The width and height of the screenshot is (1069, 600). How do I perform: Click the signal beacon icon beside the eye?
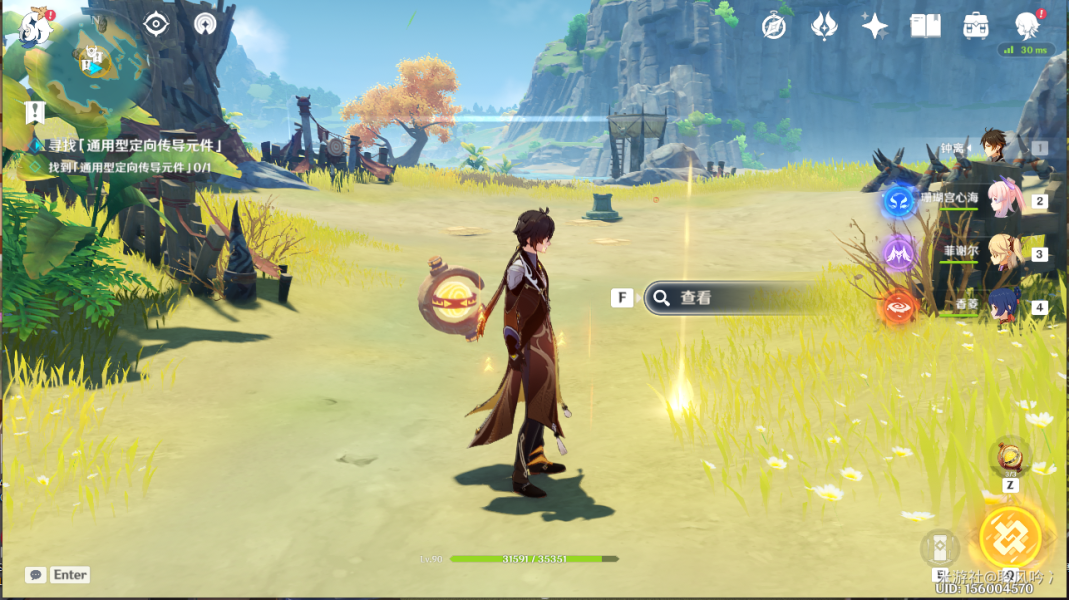206,24
